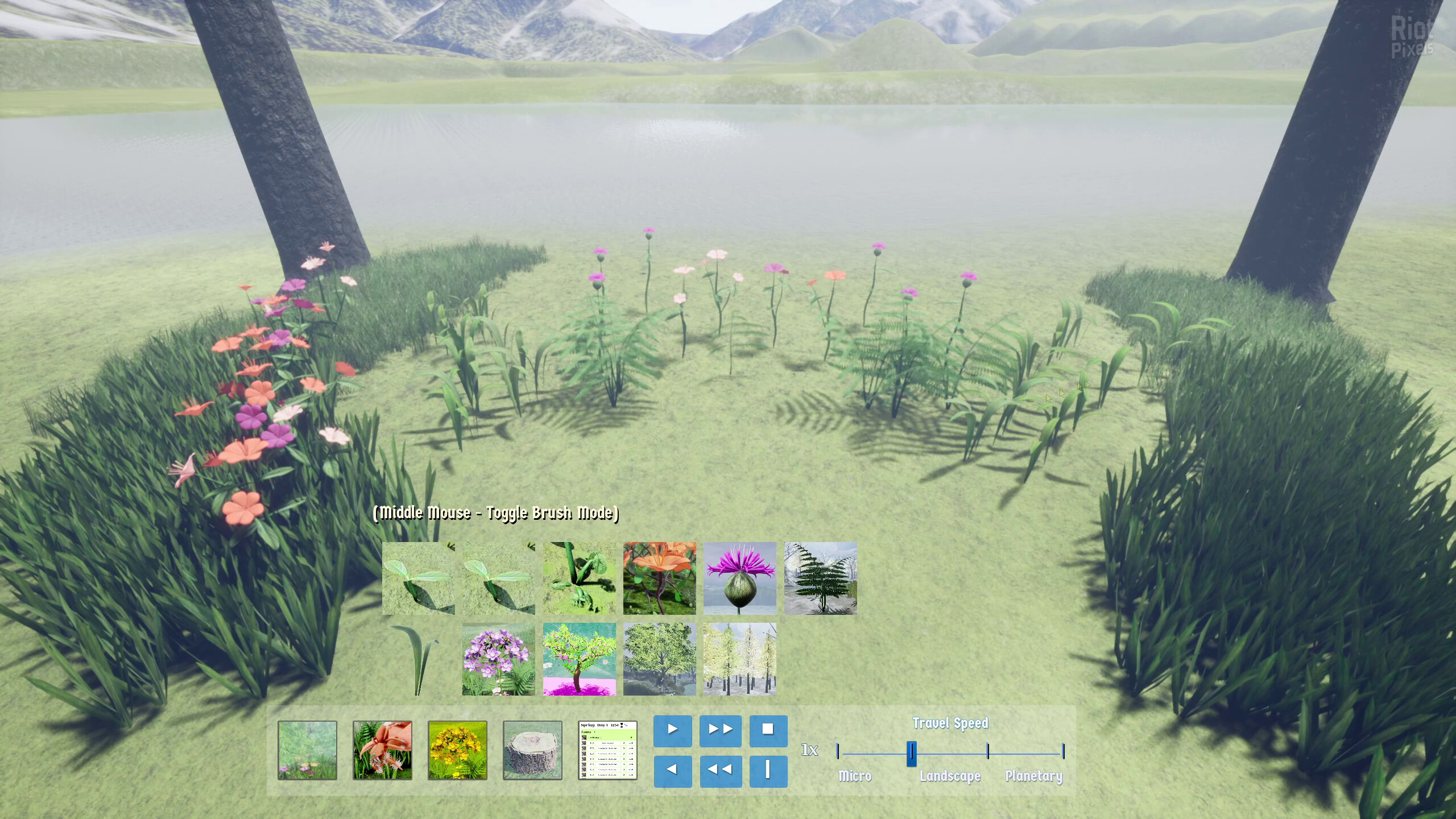Viewport: 1456px width, 819px height.
Task: Open the yellow flower cluster category
Action: [457, 750]
